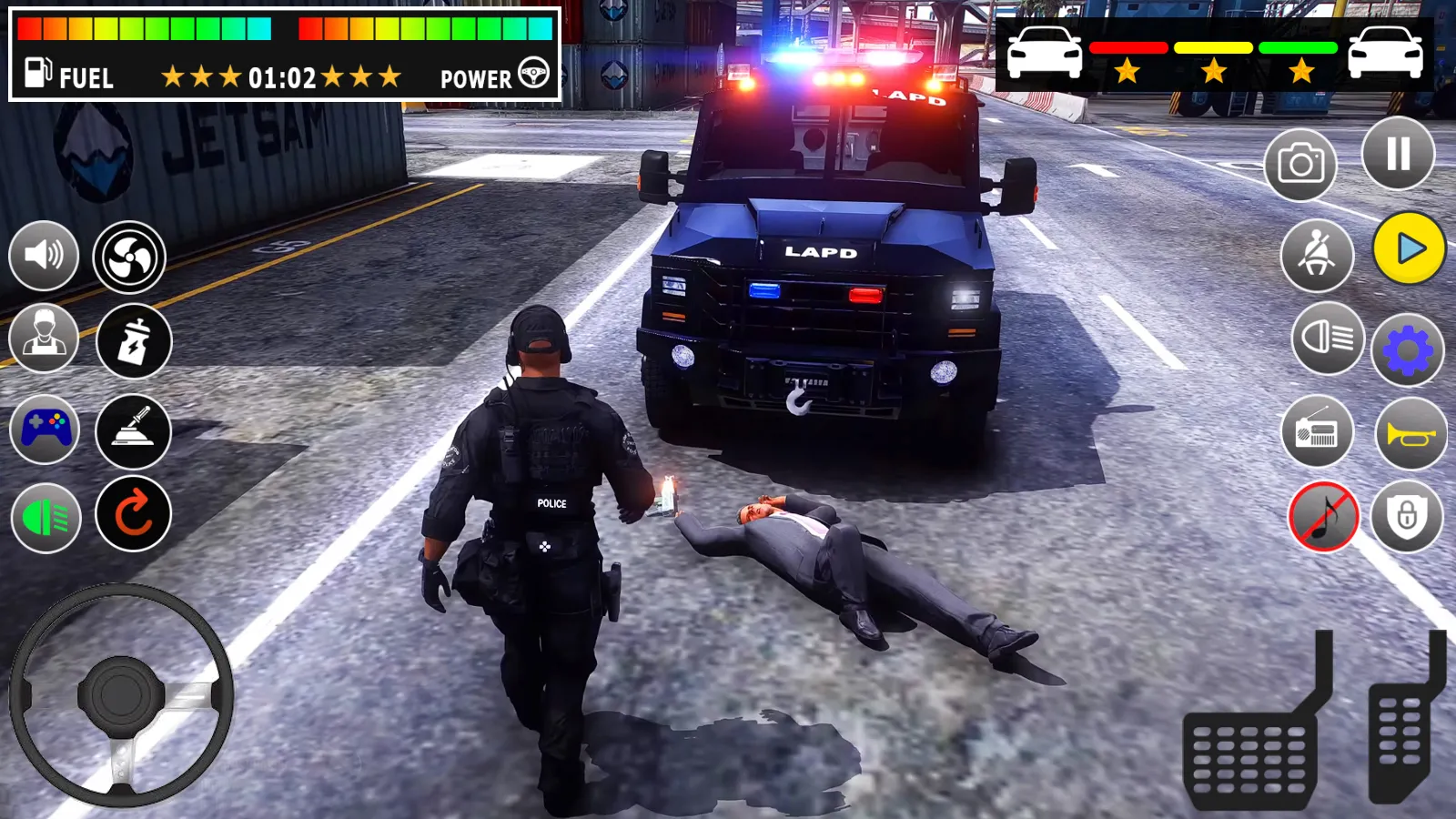Fasten the seatbelt
This screenshot has width=1456, height=819.
point(1317,256)
